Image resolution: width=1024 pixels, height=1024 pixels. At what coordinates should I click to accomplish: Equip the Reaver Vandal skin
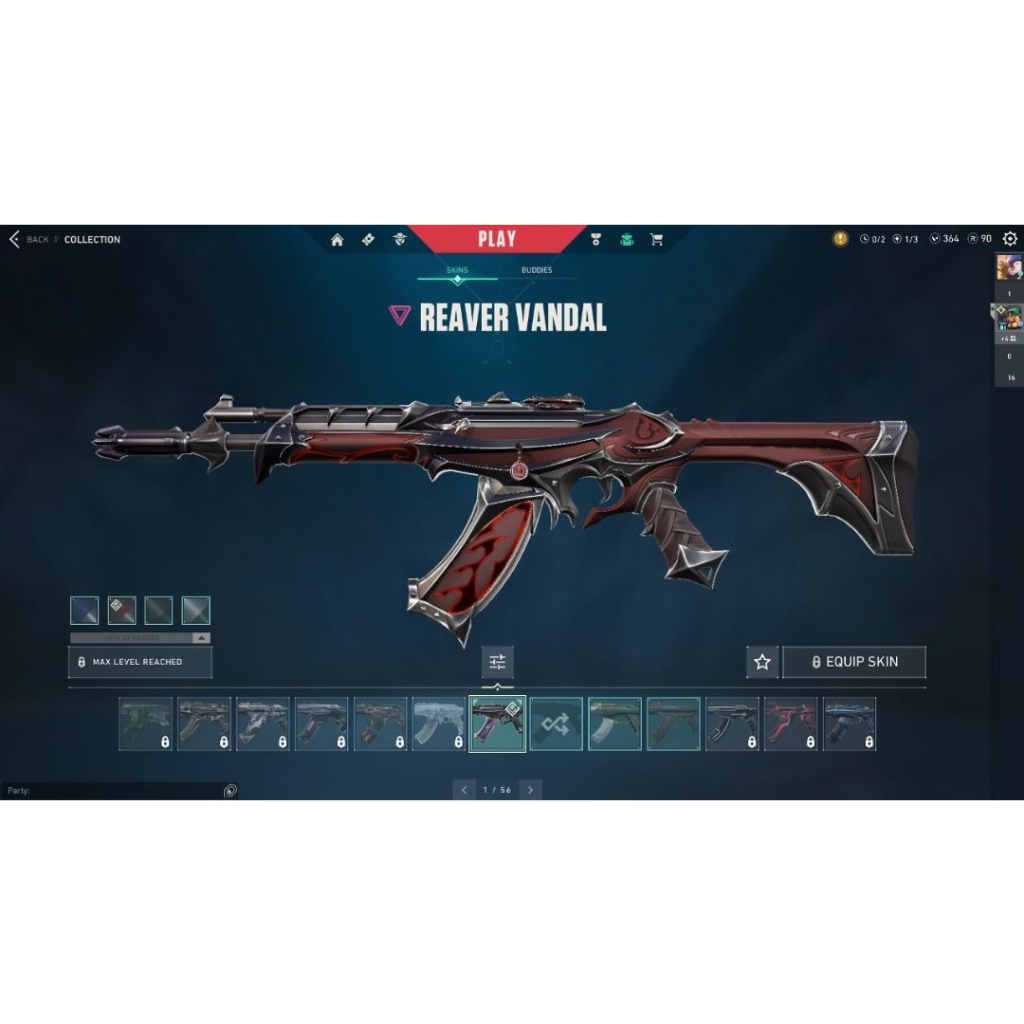point(854,662)
